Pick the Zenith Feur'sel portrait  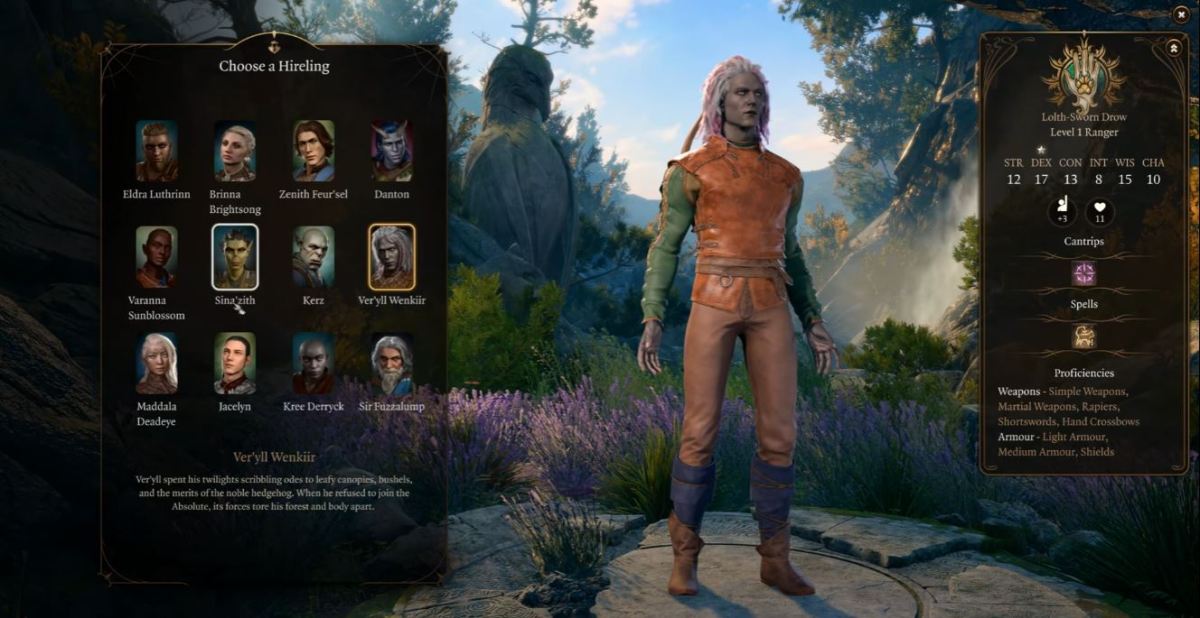313,151
